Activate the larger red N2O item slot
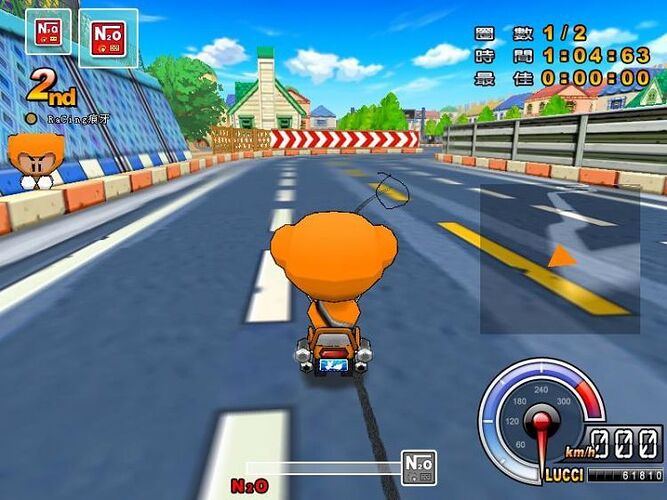 108,38
